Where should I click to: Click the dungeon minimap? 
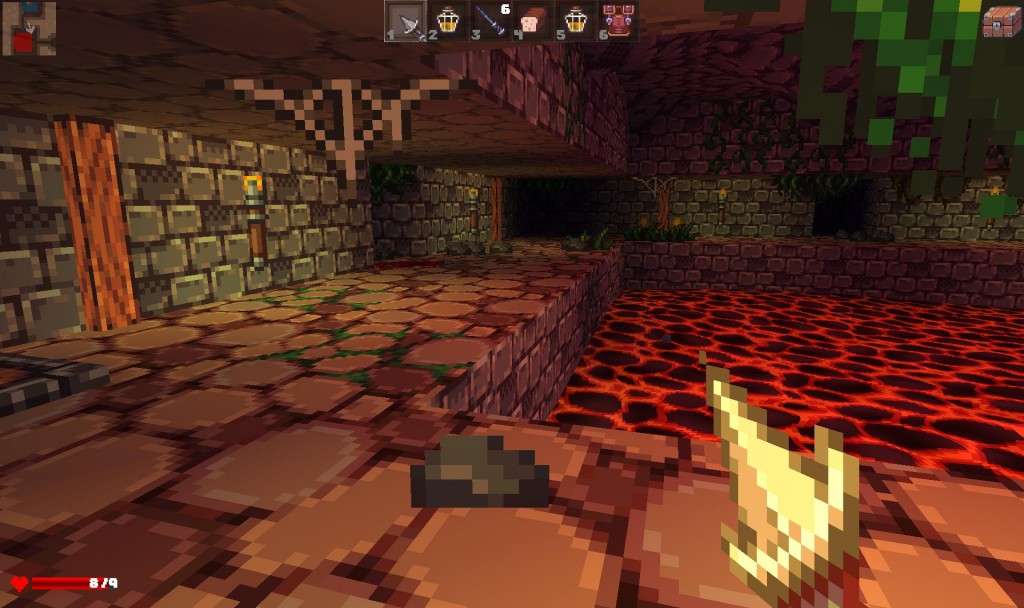pyautogui.click(x=28, y=27)
